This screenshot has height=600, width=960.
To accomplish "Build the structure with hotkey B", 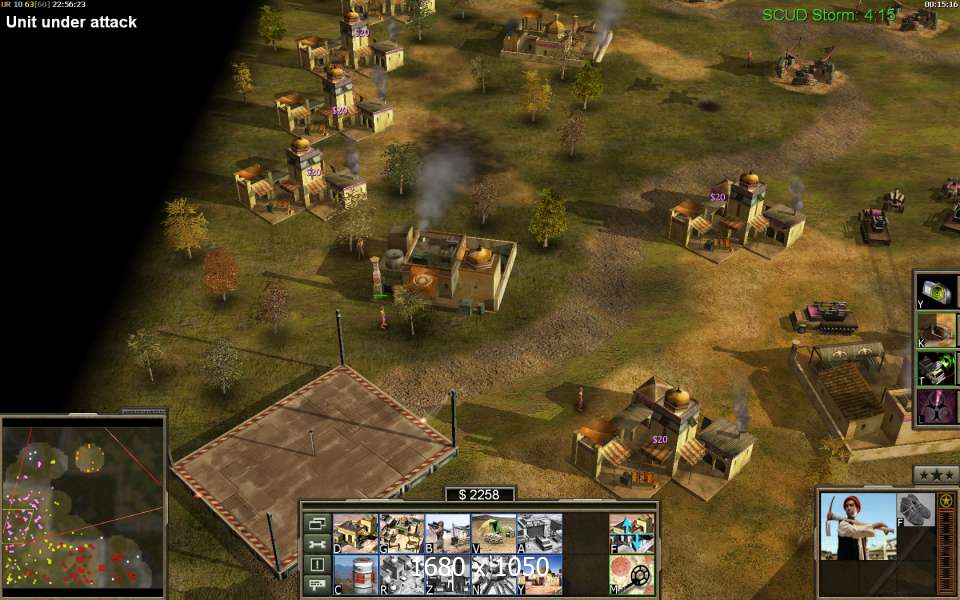I will 447,534.
